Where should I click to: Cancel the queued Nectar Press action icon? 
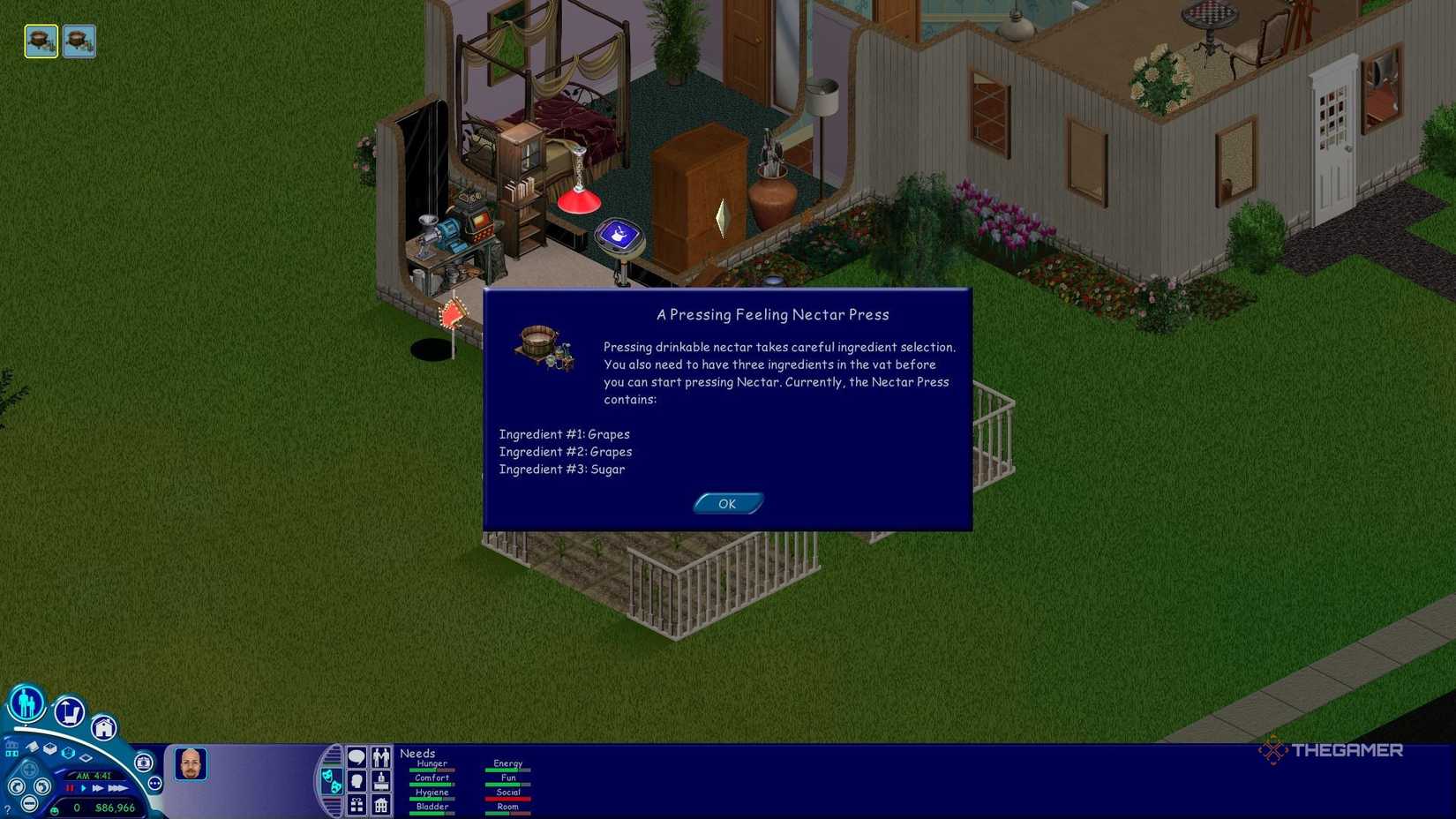click(41, 41)
